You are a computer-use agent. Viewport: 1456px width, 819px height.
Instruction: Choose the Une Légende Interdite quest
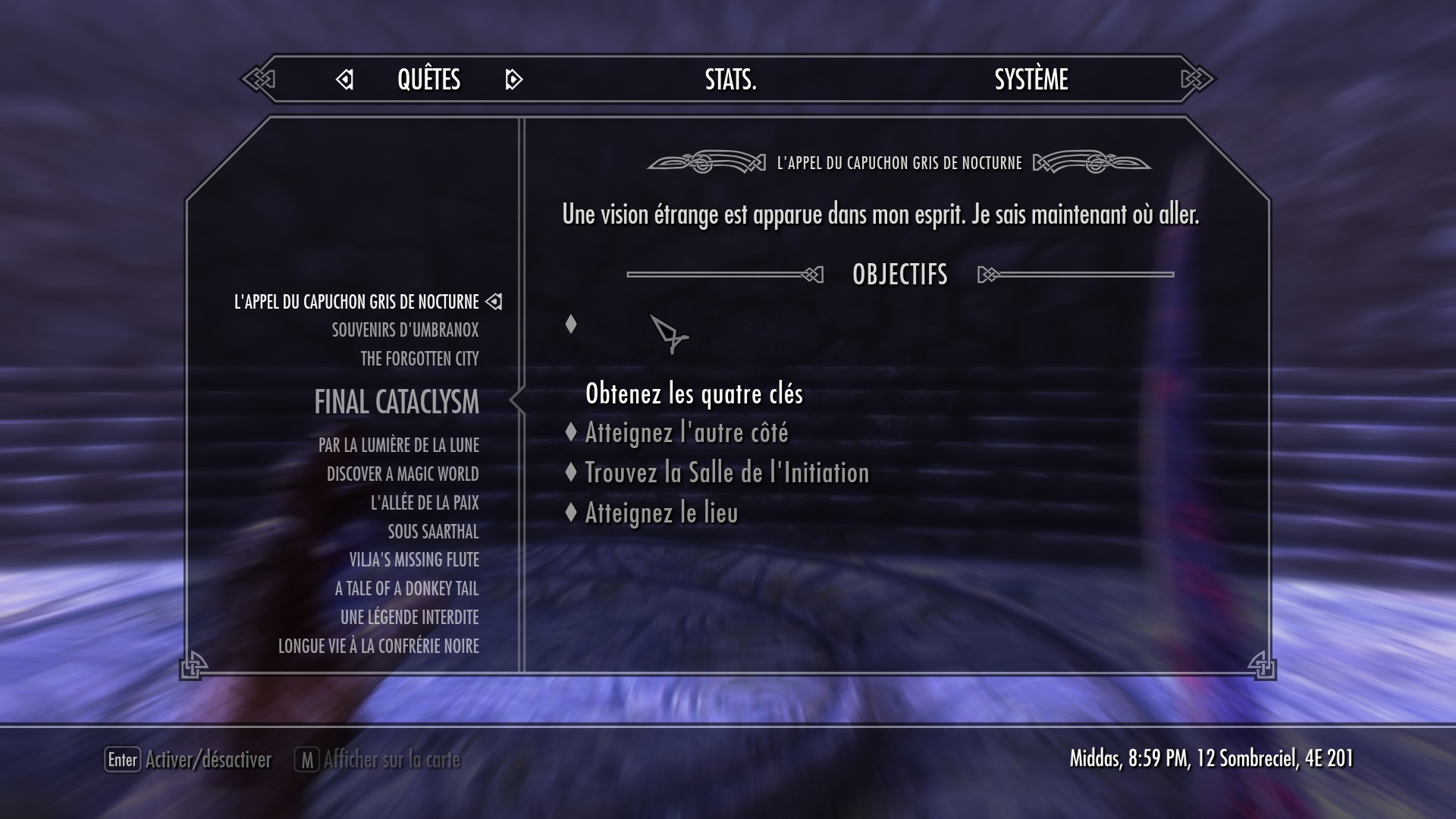point(409,617)
